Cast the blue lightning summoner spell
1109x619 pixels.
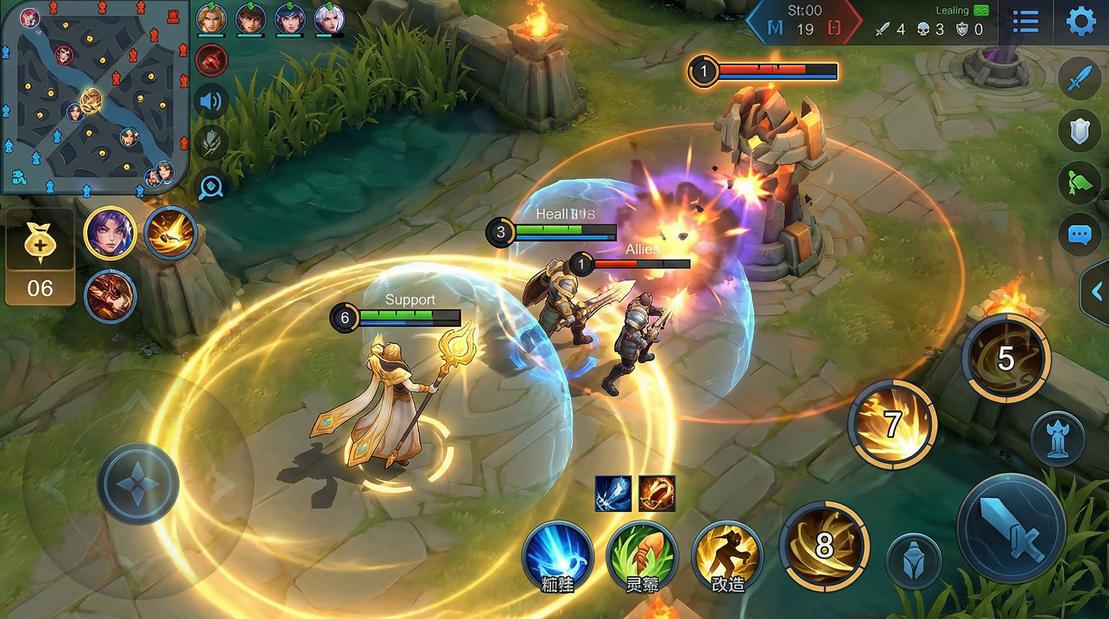(557, 554)
